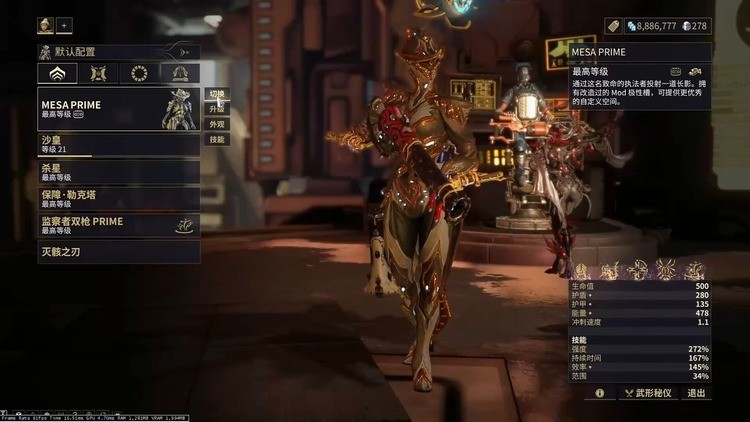The height and width of the screenshot is (422, 750).
Task: Open the market via price tag icon
Action: pyautogui.click(x=613, y=26)
